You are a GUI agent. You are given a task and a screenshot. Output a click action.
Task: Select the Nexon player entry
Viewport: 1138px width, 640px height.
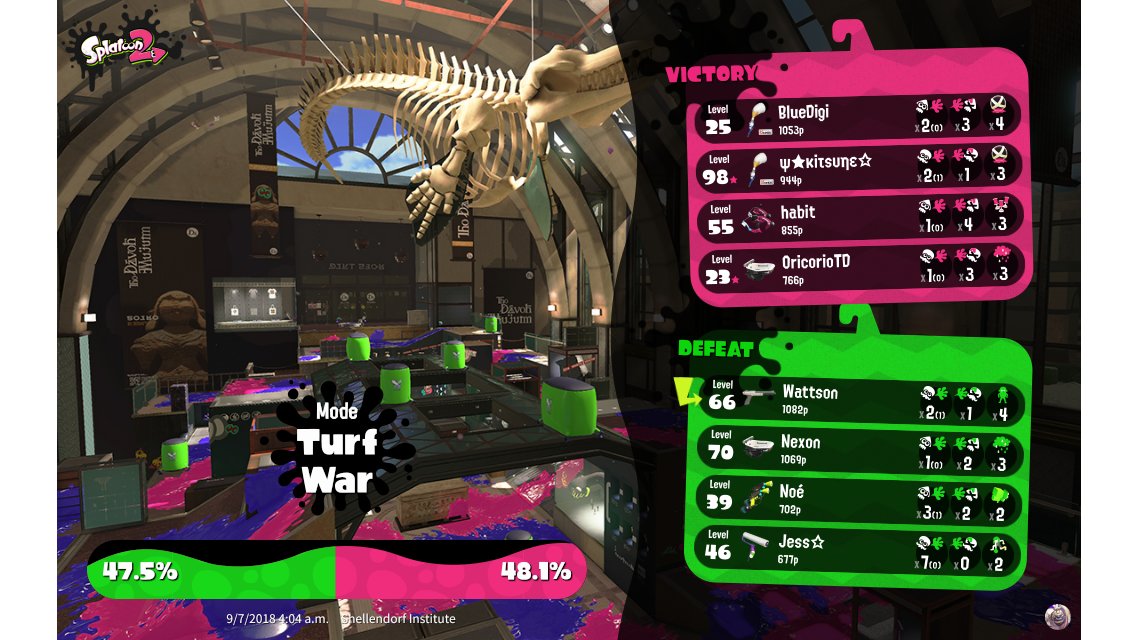860,448
